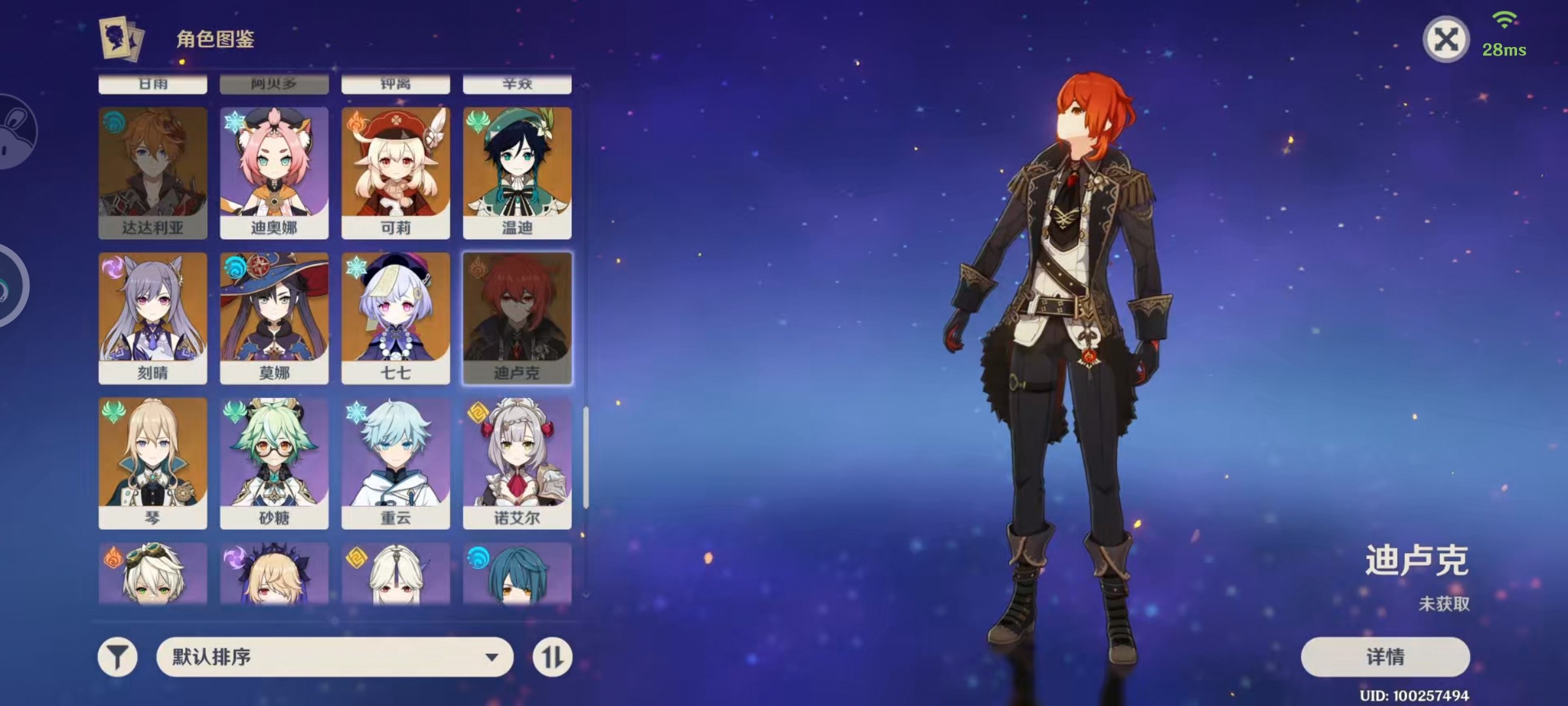
Task: Select the 莫娜 character card
Action: pos(274,318)
